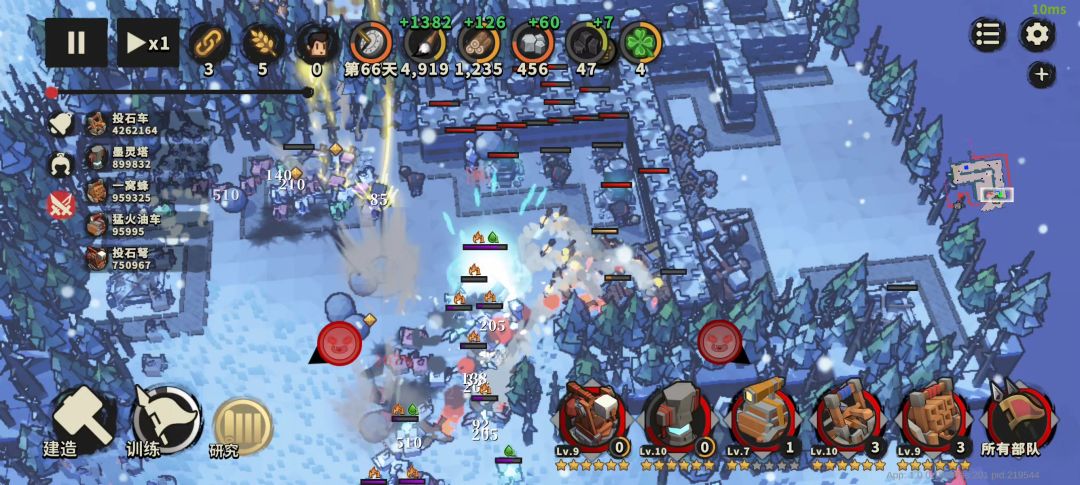1080x485 pixels.
Task: Change the x1 game speed
Action: click(x=148, y=43)
